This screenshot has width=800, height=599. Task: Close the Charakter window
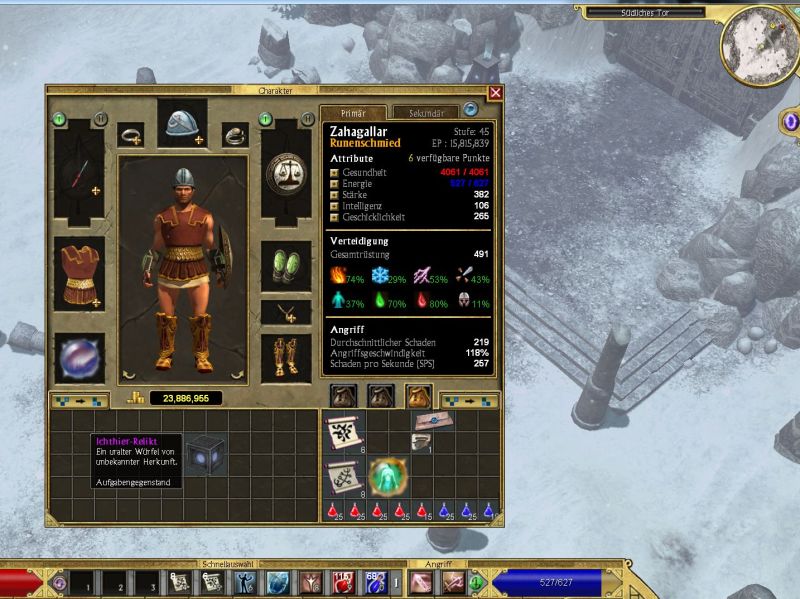pos(495,93)
